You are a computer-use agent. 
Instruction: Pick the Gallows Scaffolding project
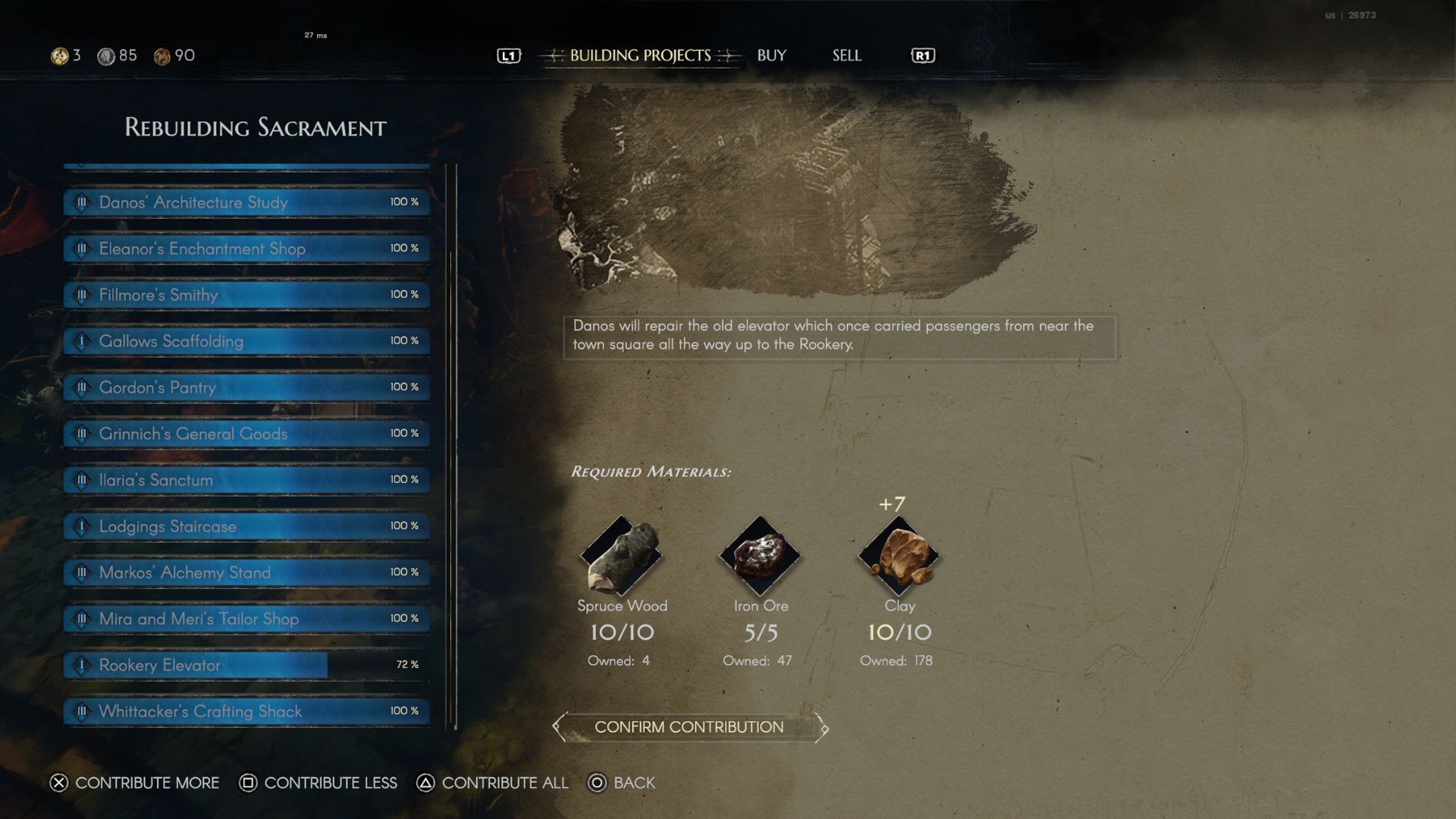(x=246, y=341)
